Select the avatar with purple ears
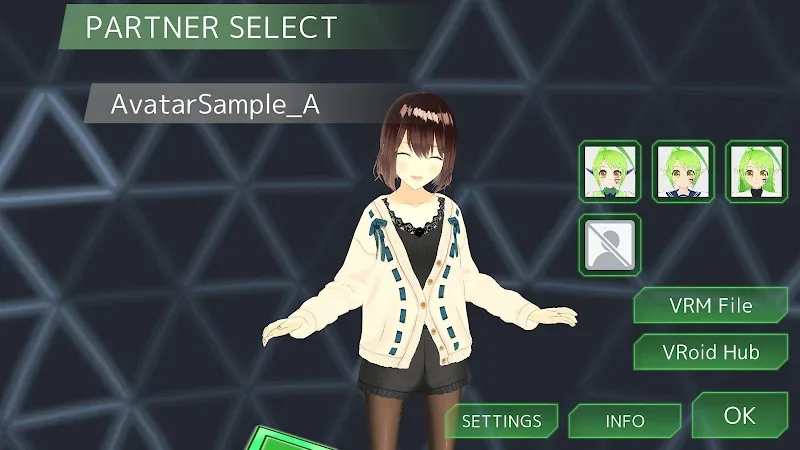The width and height of the screenshot is (800, 450). [610, 171]
